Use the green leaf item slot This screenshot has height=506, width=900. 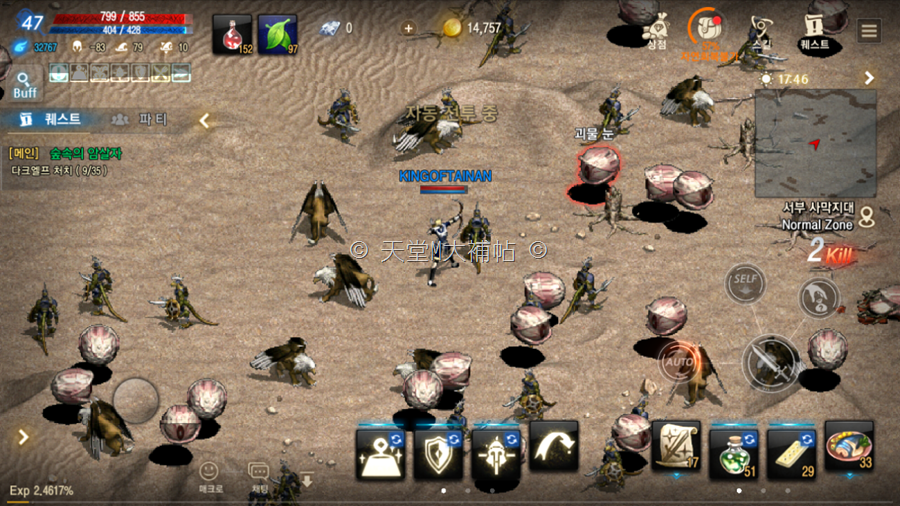278,34
